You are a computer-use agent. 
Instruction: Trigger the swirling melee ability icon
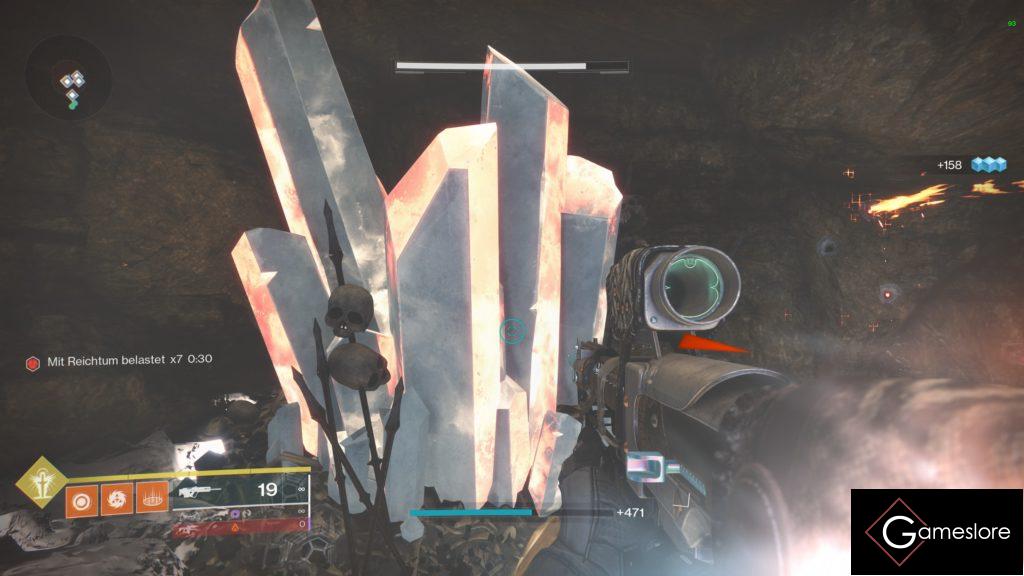pos(116,497)
